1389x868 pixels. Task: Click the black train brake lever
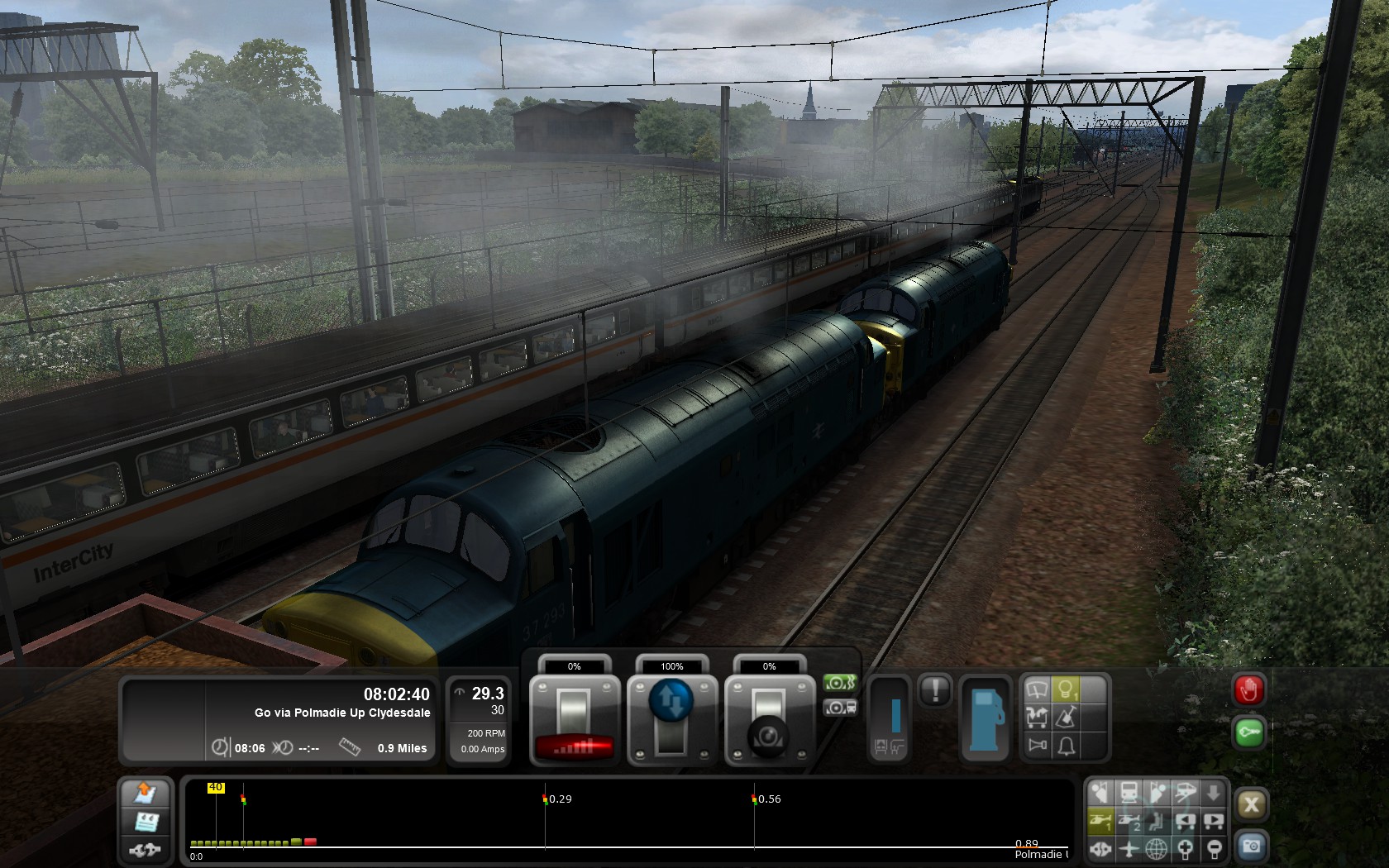pos(769,719)
